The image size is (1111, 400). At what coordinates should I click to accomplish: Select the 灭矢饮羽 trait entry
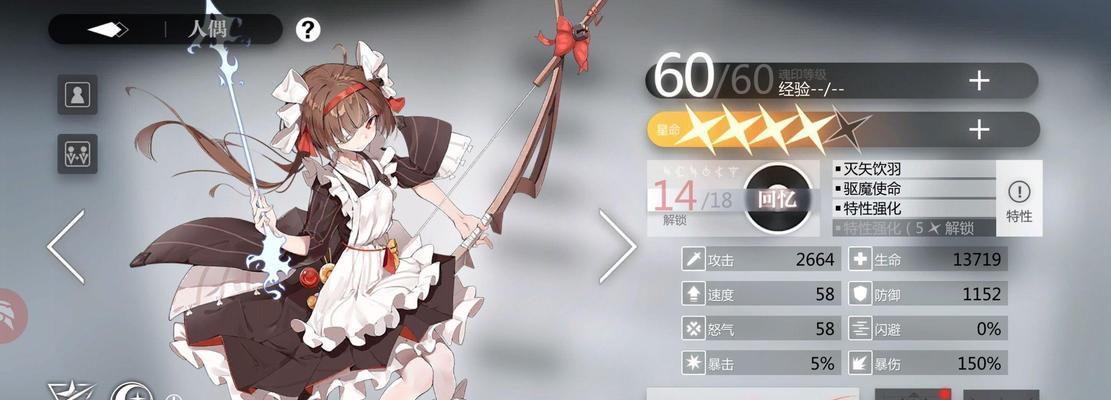pyautogui.click(x=914, y=169)
